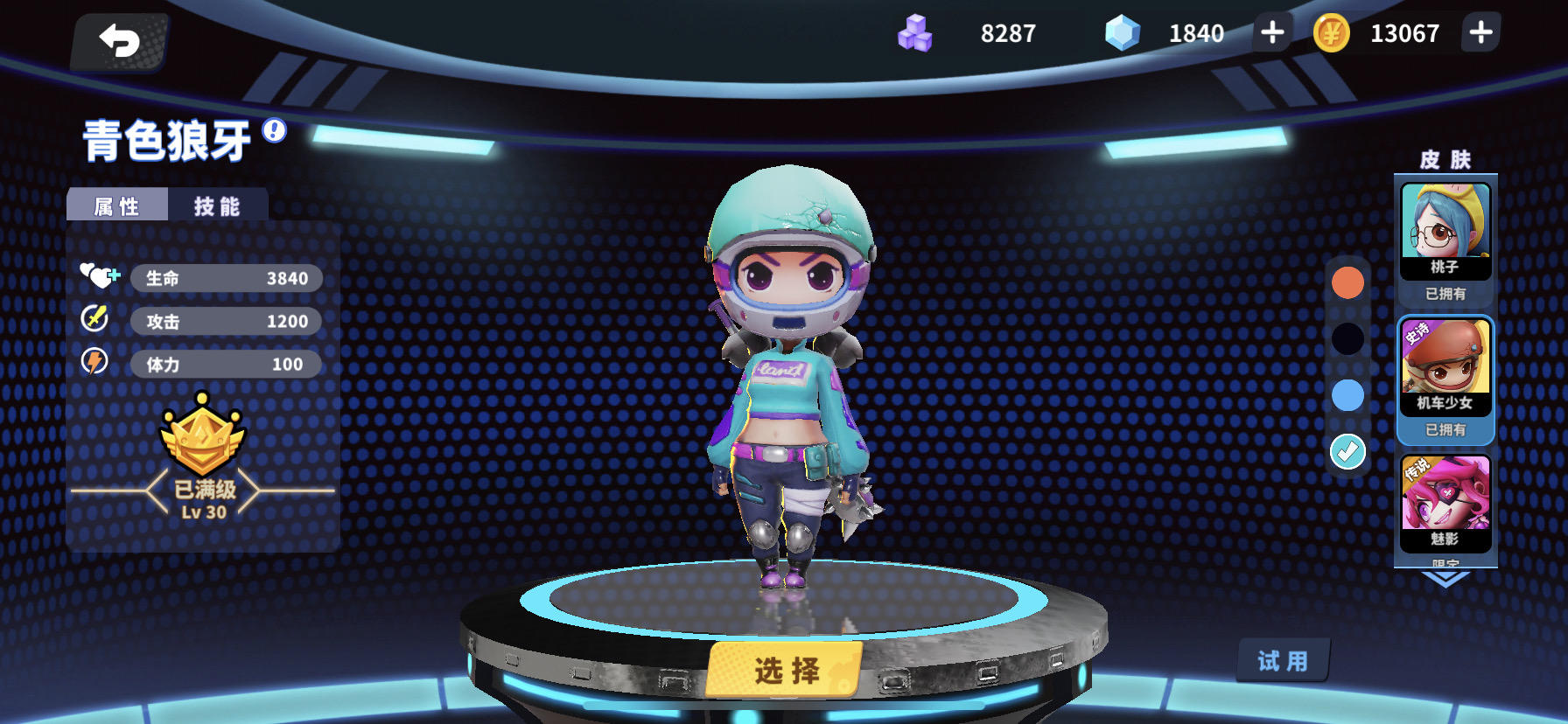Screen dimensions: 1568x724
Task: Select the orange color swatch
Action: [x=1346, y=284]
